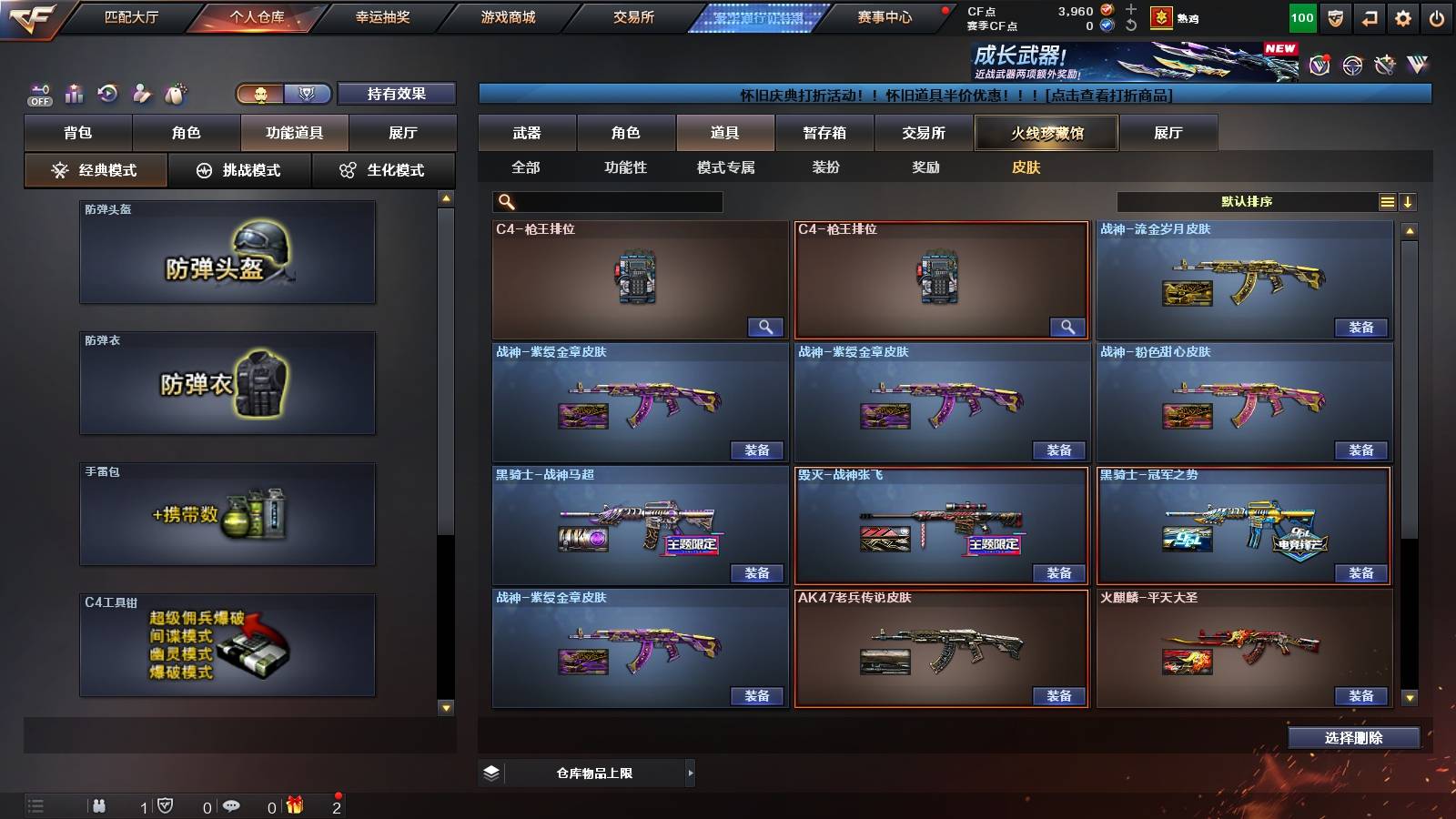This screenshot has height=819, width=1456.
Task: Open the rank statistics bar-chart icon
Action: pos(73,93)
